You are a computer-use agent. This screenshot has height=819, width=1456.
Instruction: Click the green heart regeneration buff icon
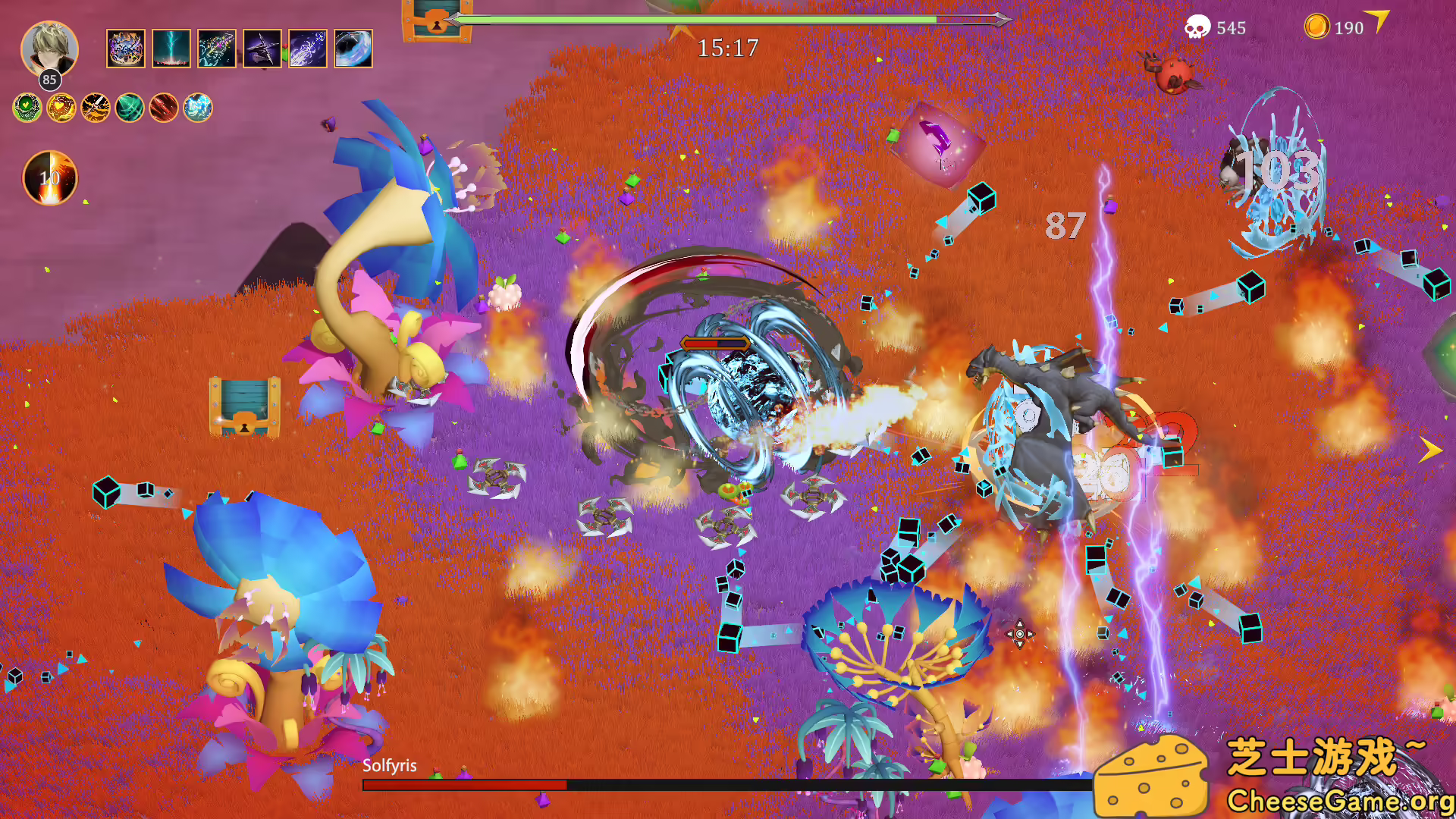coord(29,108)
